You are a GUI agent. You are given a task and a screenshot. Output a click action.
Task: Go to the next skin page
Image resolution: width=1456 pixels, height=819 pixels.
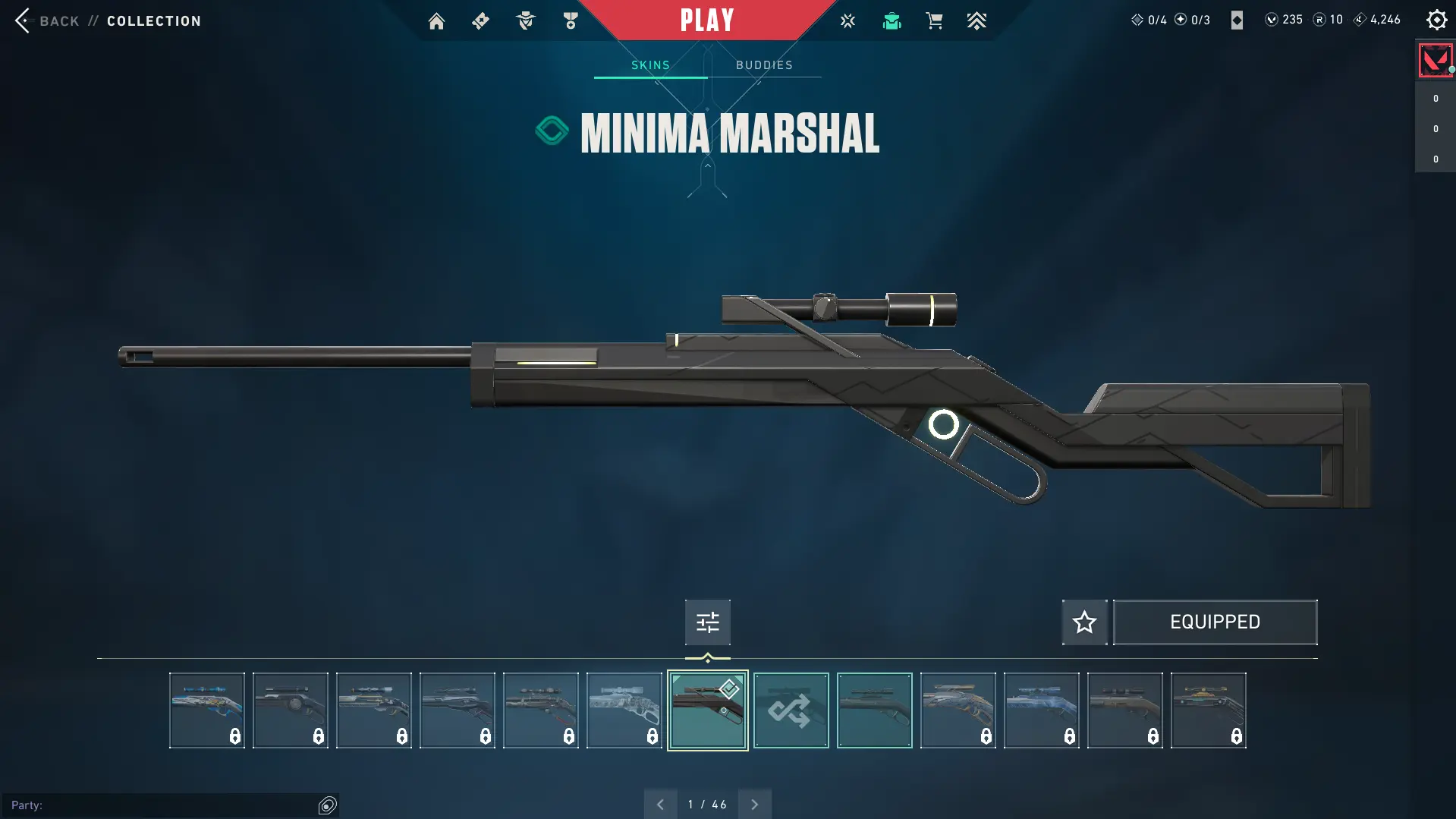754,805
